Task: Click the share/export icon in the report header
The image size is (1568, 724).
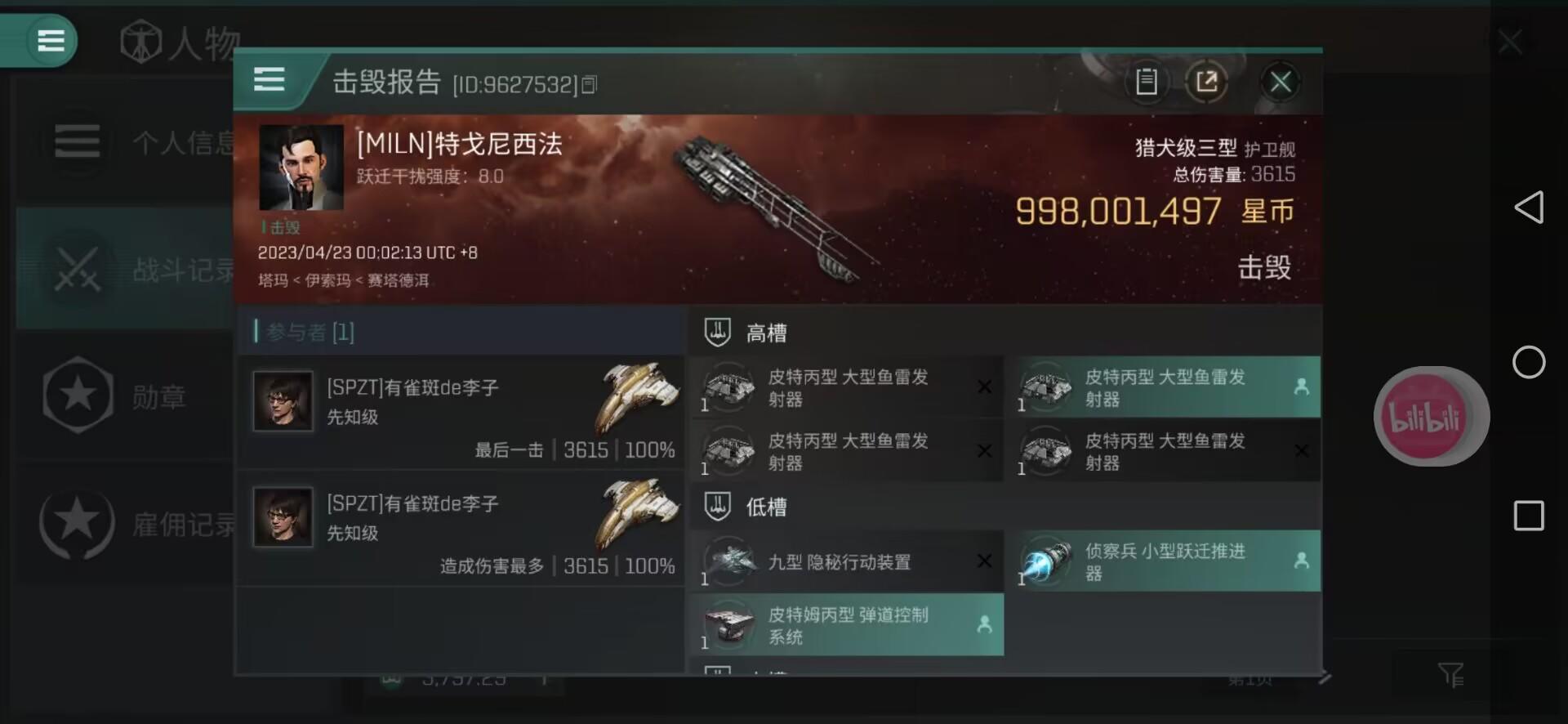Action: pos(1207,82)
